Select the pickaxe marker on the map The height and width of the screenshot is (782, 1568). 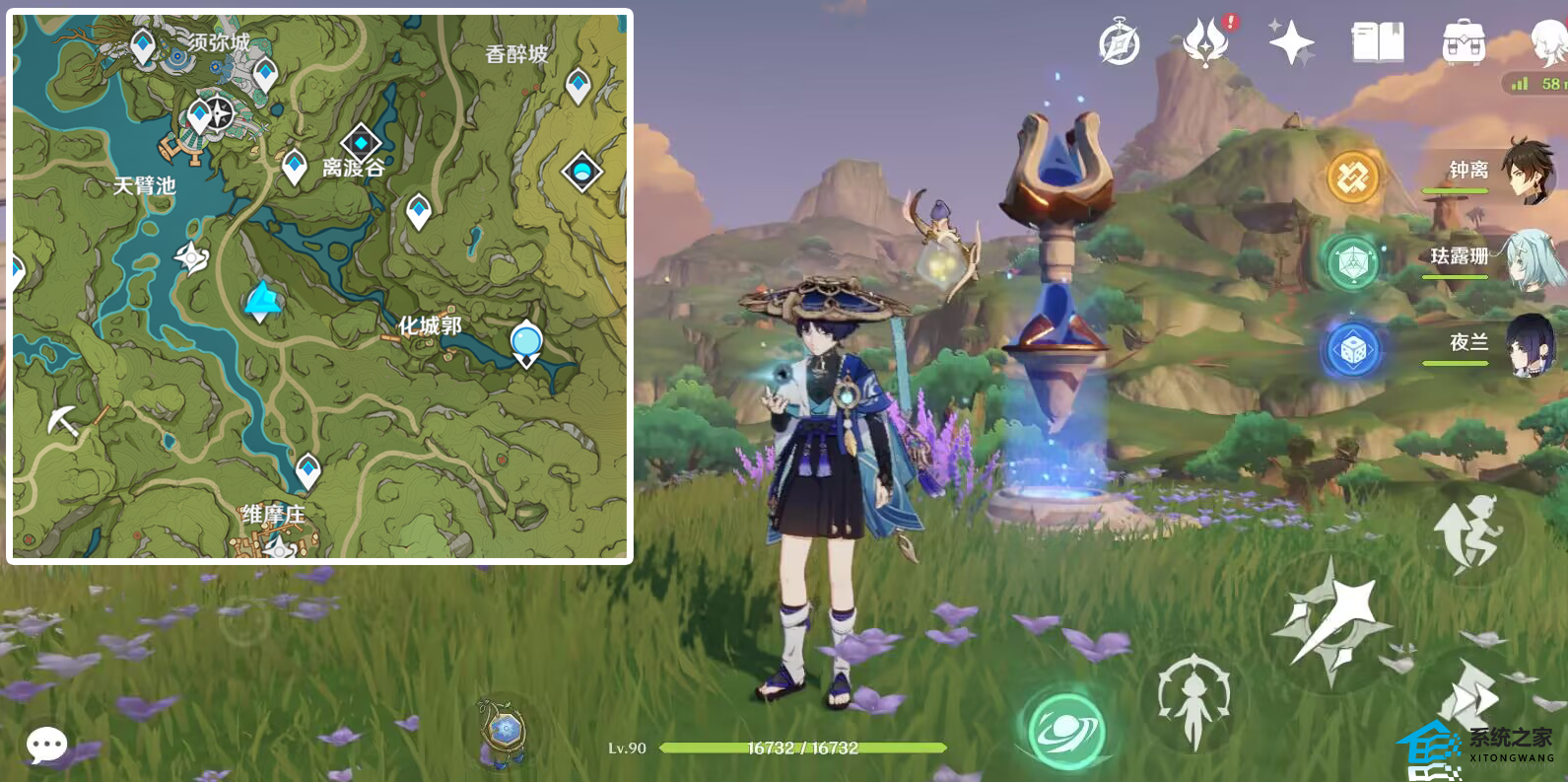click(63, 421)
